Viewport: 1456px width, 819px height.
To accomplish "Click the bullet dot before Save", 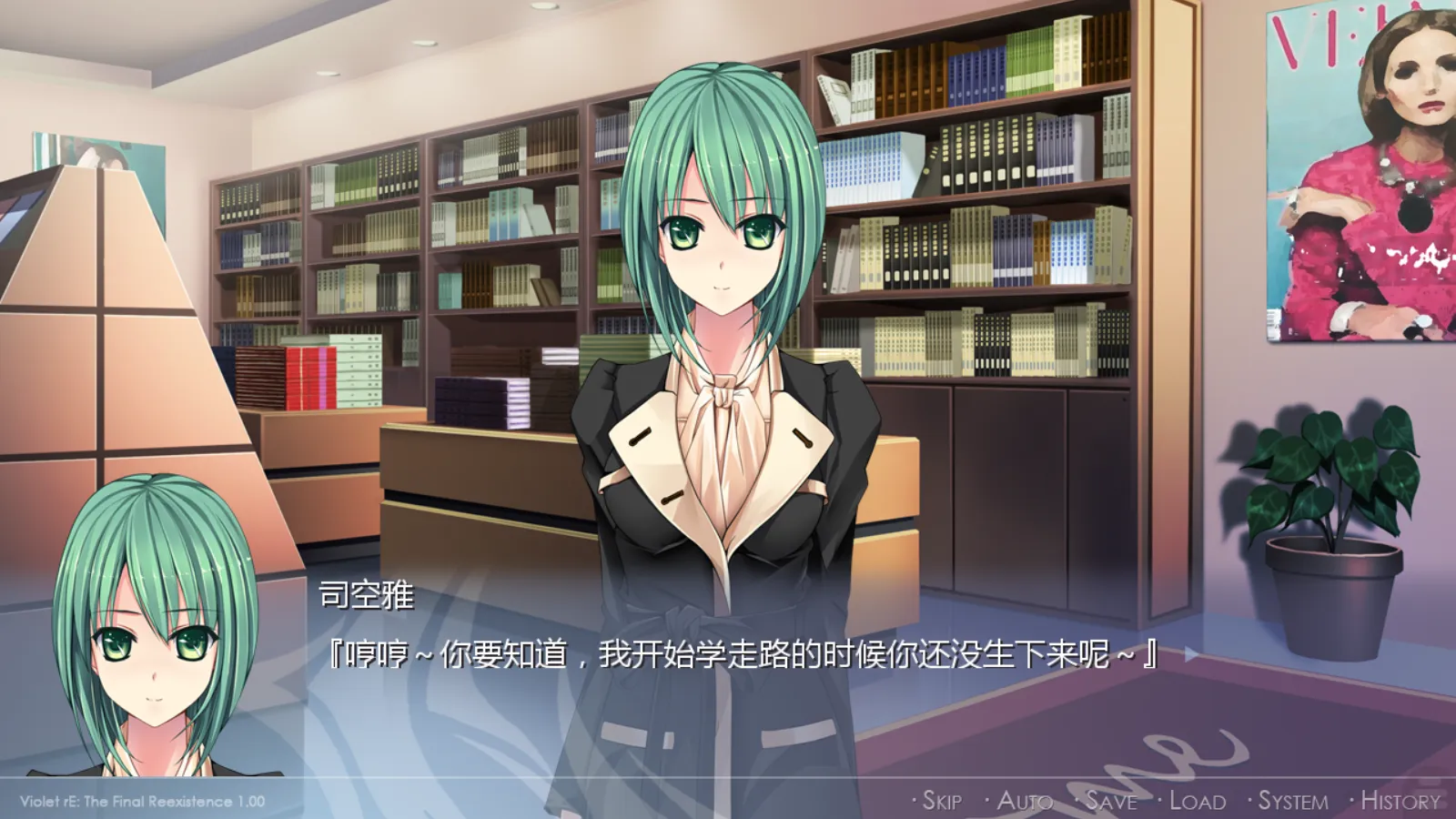I will click(1077, 801).
